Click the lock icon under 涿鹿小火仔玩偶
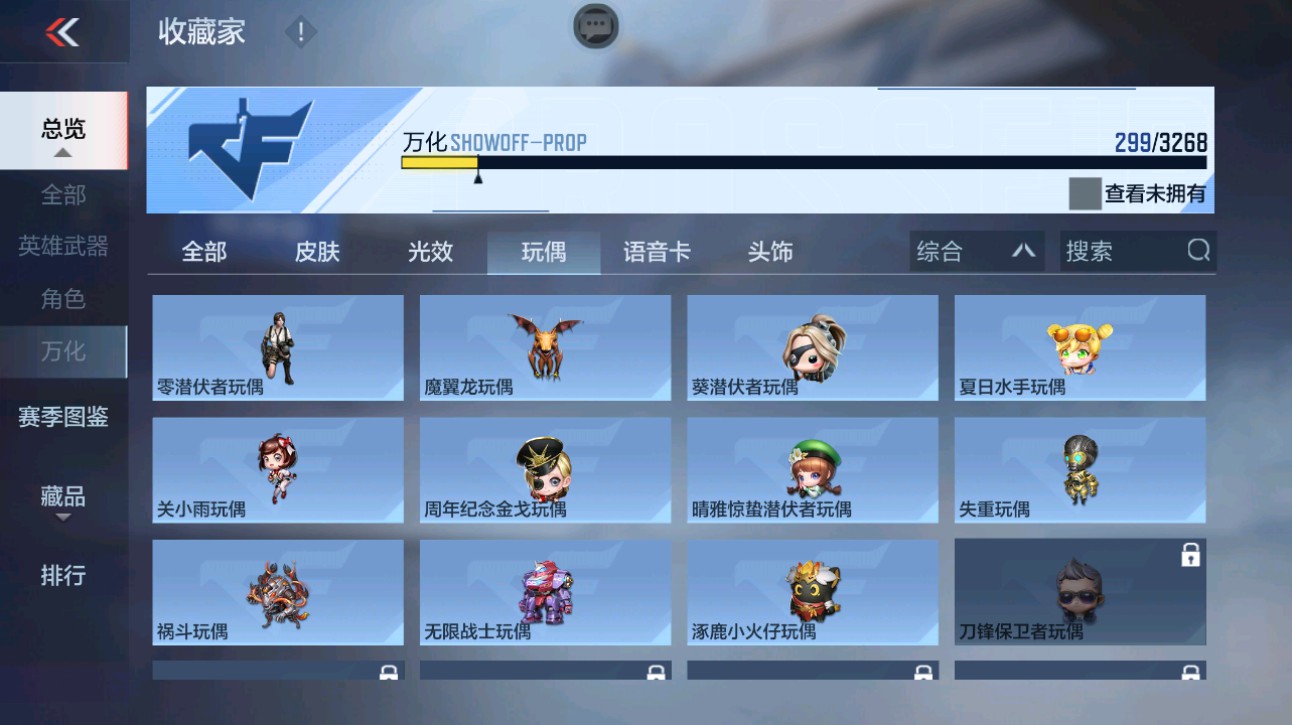This screenshot has height=725, width=1292. (922, 672)
